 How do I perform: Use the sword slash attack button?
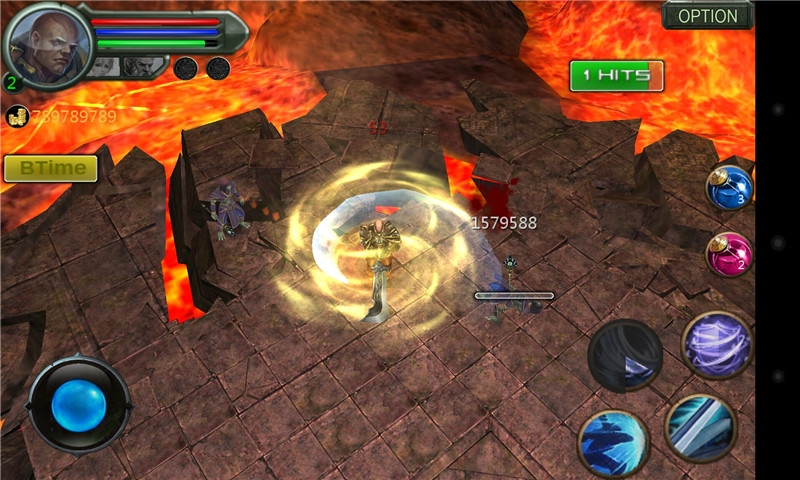pyautogui.click(x=701, y=427)
